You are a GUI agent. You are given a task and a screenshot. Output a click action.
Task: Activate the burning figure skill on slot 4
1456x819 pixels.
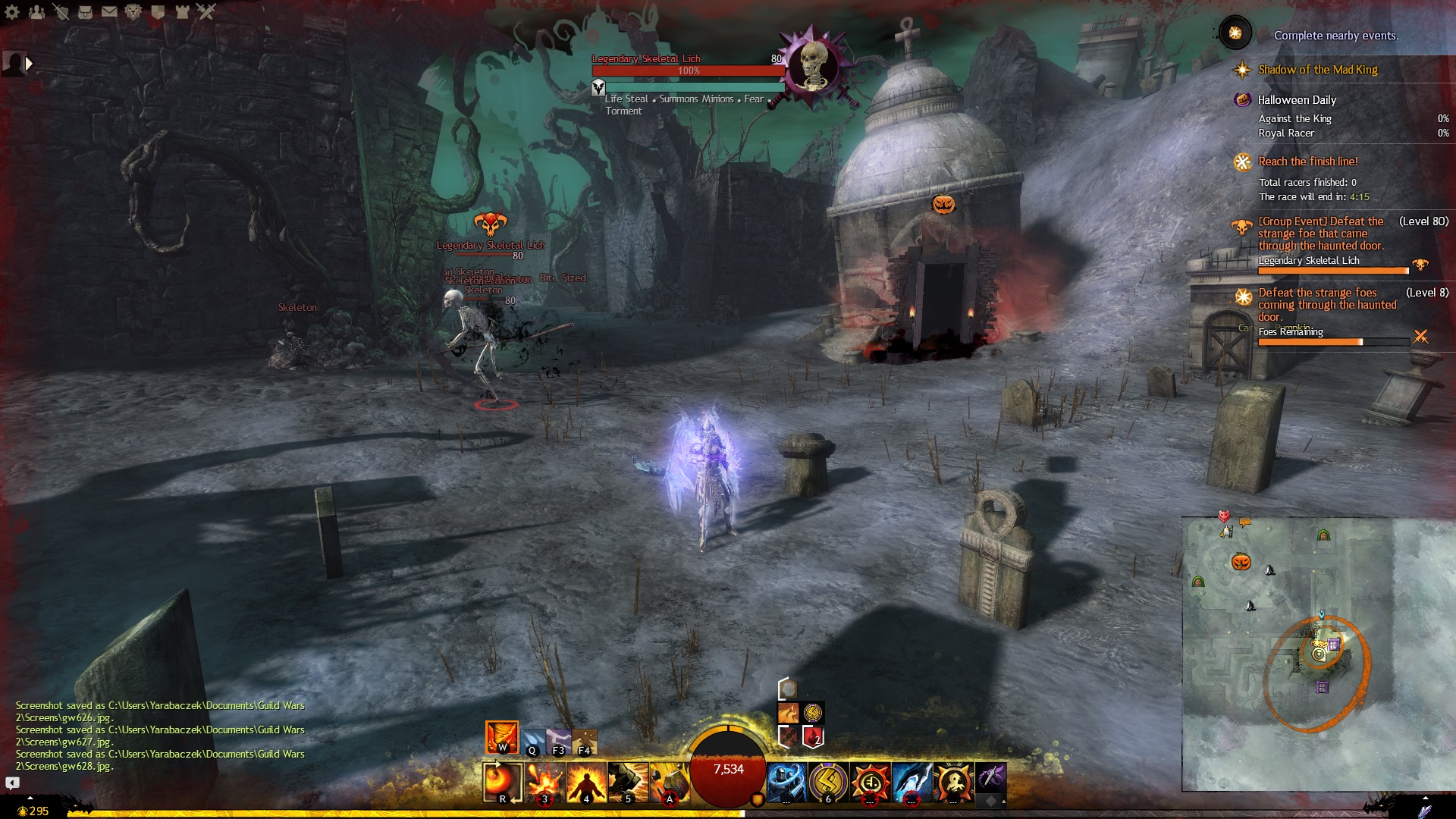coord(586,782)
